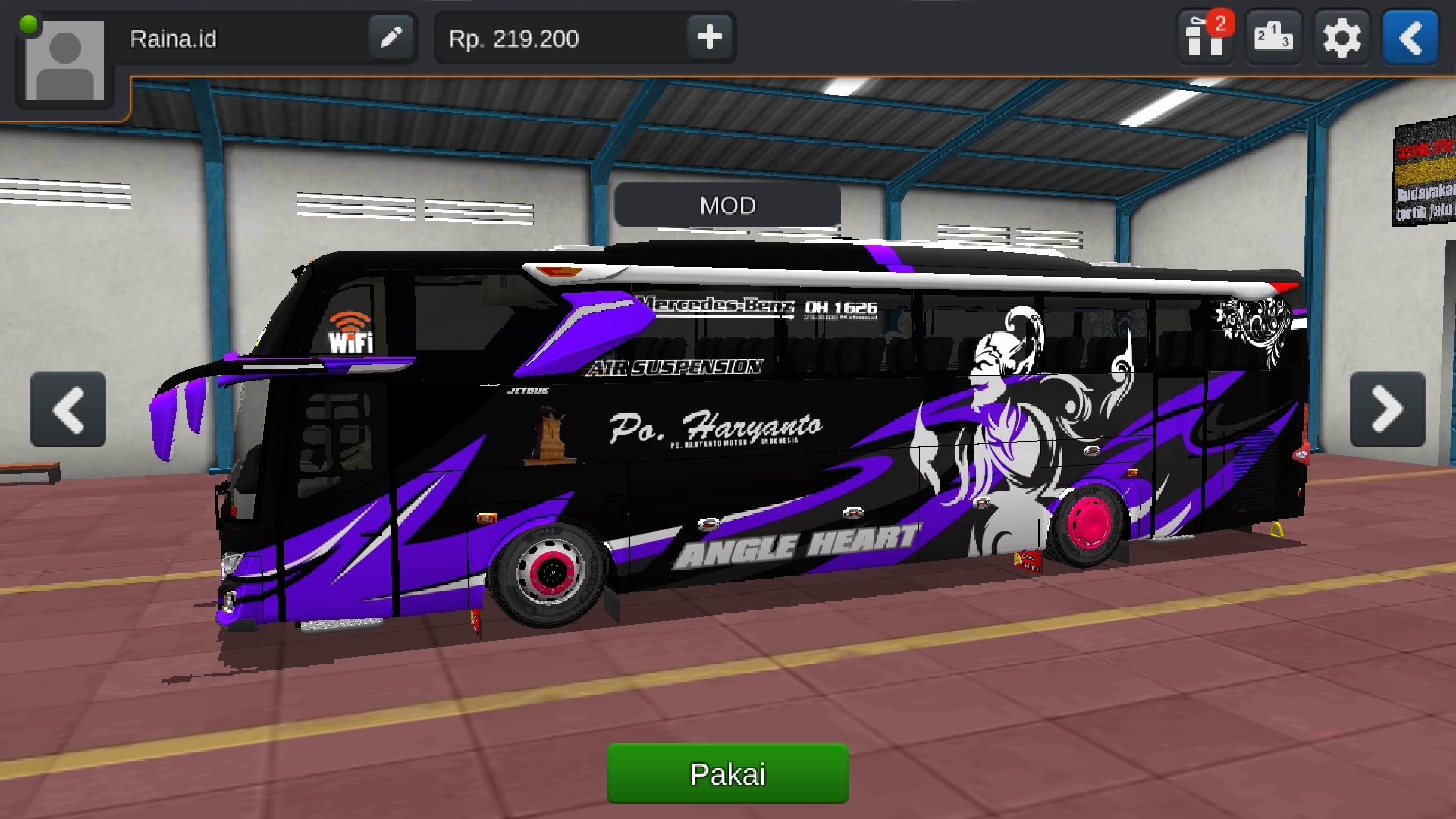Open the leaderboard rankings icon
The image size is (1456, 819).
(x=1273, y=37)
